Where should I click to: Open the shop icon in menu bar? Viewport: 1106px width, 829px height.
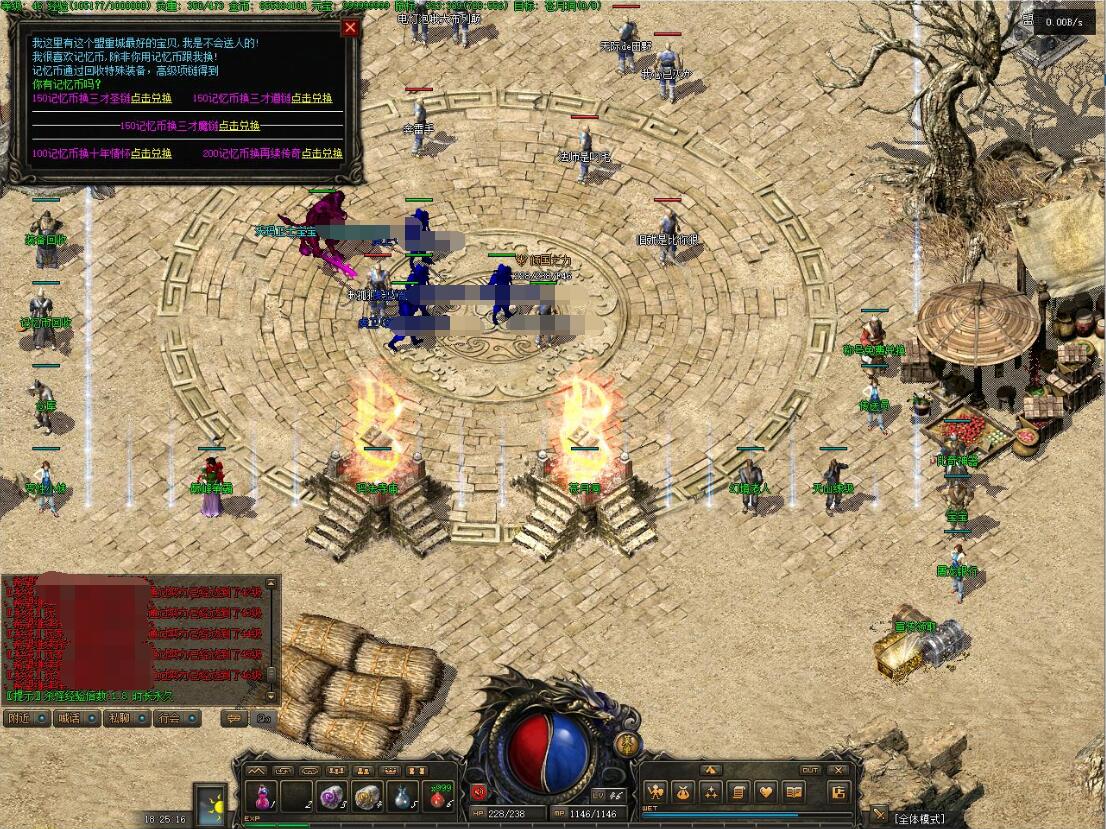838,793
